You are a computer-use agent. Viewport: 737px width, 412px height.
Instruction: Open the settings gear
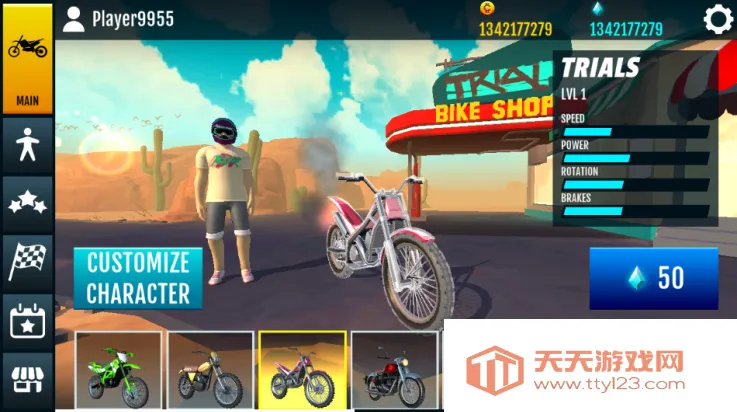[717, 19]
